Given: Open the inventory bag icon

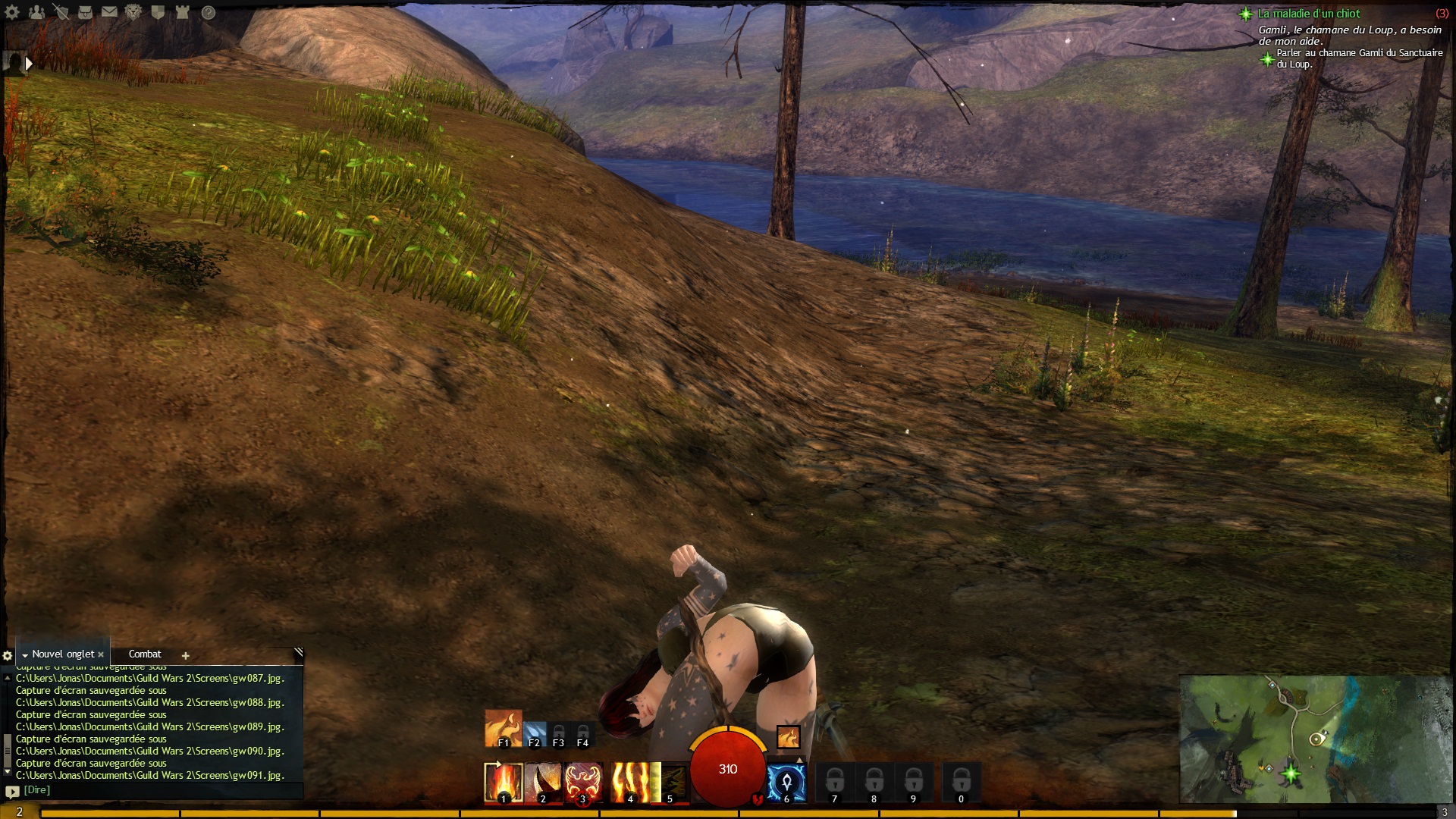Looking at the screenshot, I should (x=85, y=12).
